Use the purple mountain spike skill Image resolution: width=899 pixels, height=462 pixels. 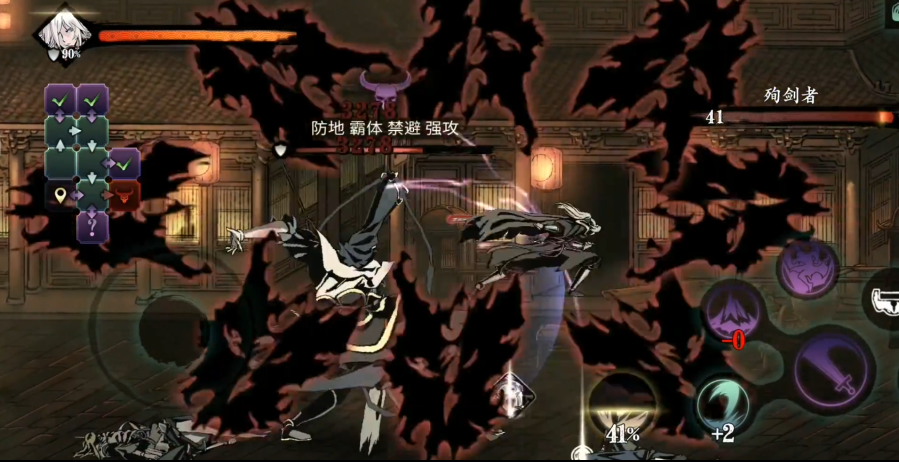(x=734, y=310)
